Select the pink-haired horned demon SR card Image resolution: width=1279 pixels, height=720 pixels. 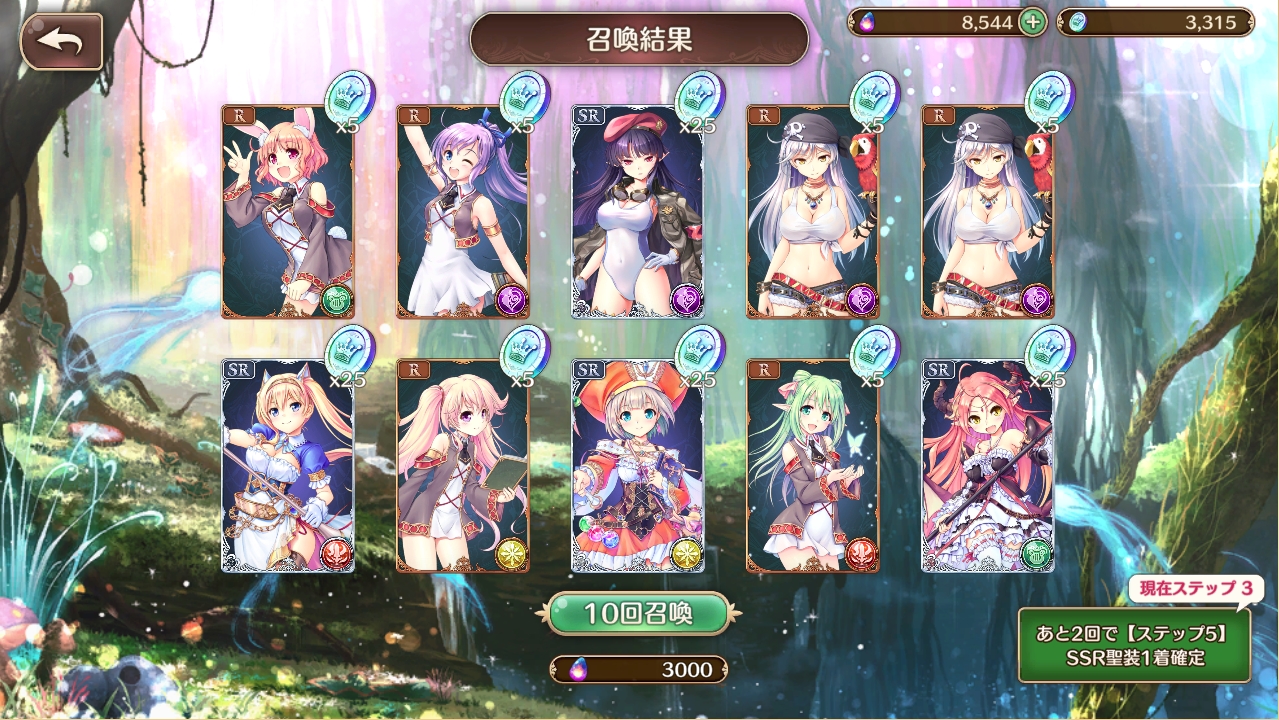[987, 466]
